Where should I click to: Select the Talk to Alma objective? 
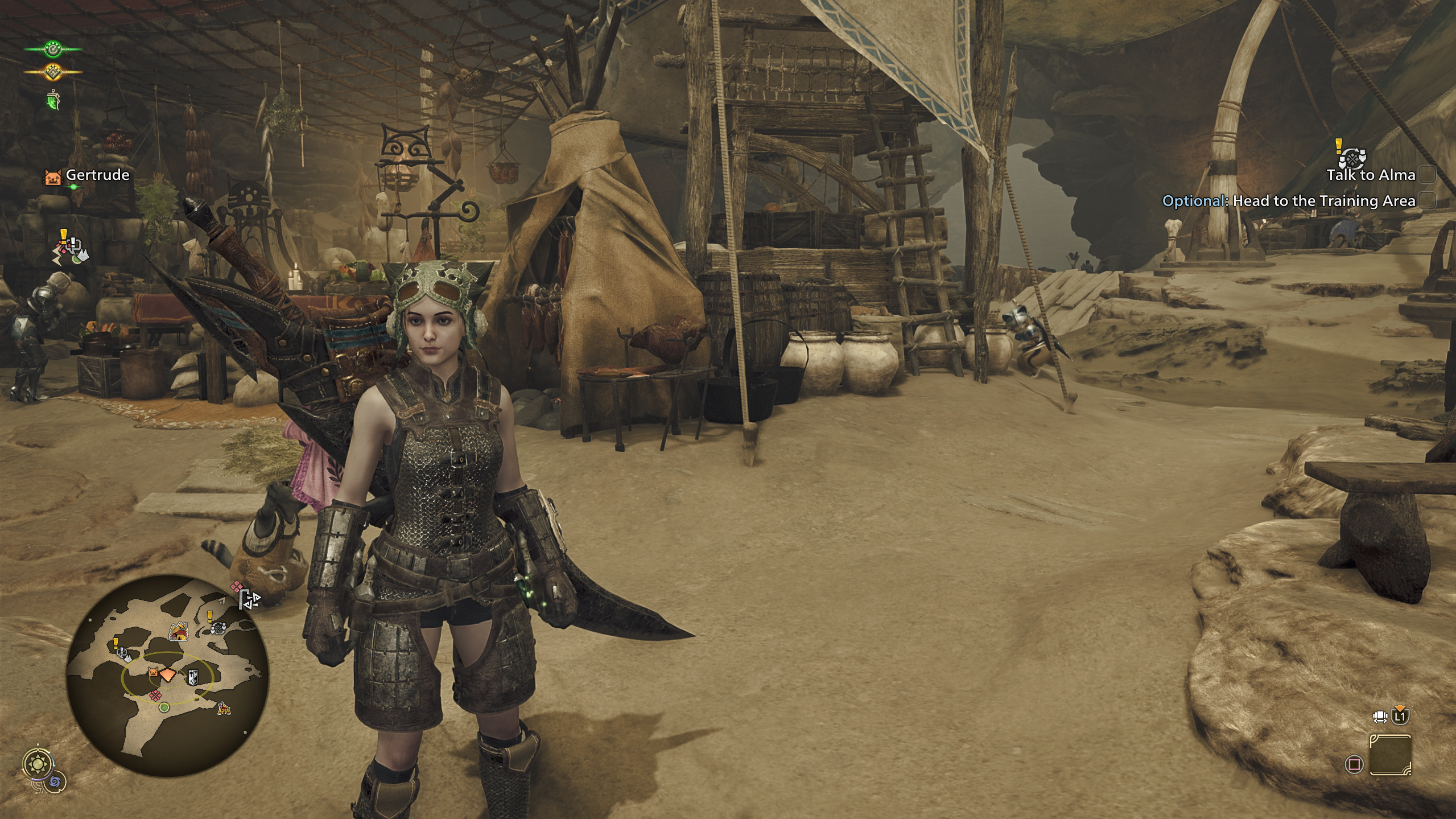[1370, 175]
